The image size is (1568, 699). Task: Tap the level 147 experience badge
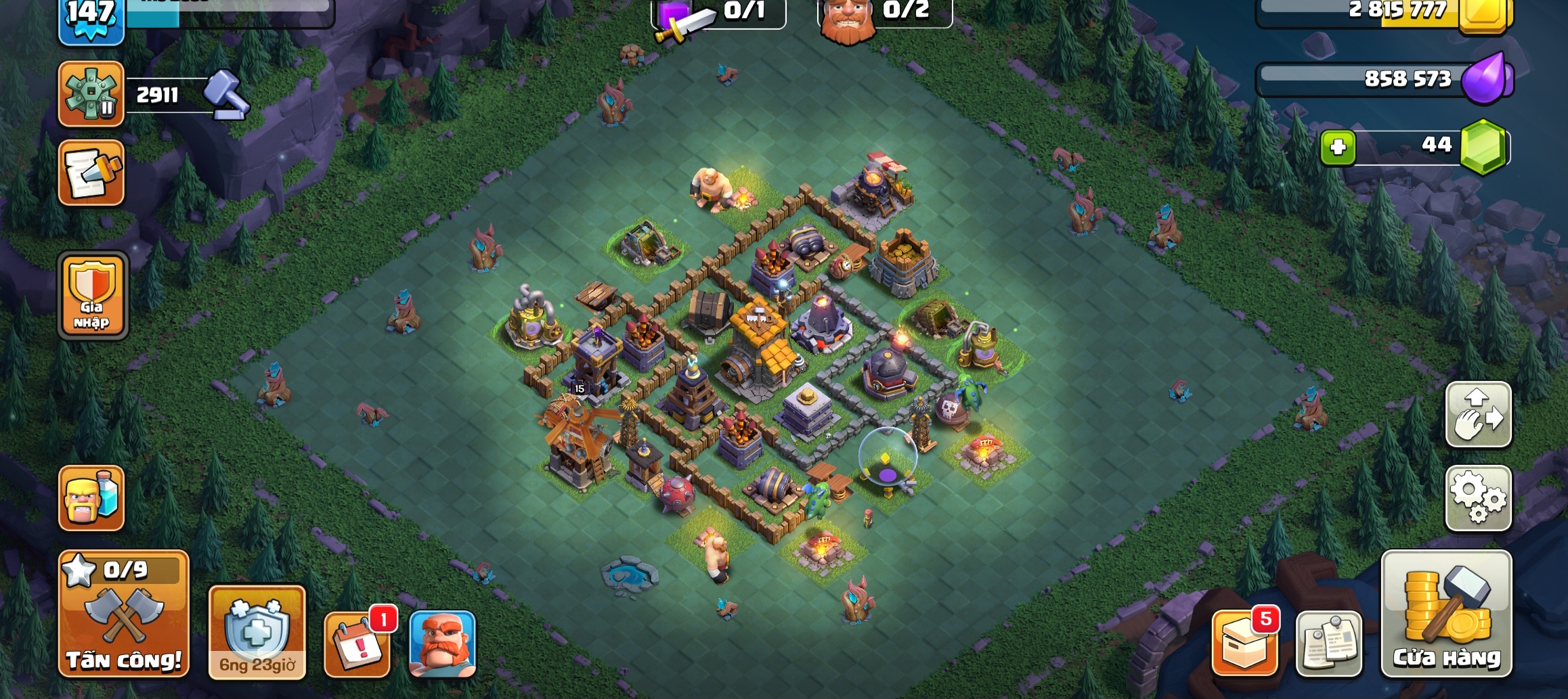coord(91,19)
